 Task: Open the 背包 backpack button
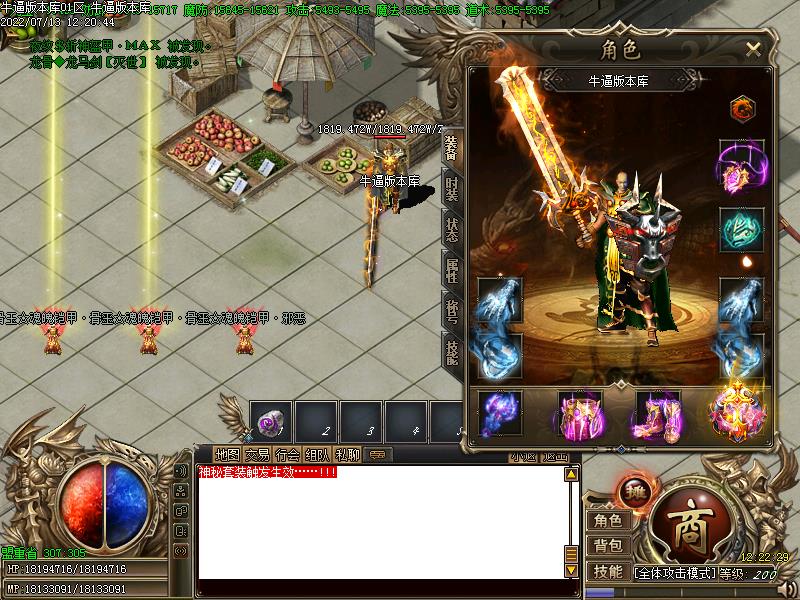click(607, 545)
